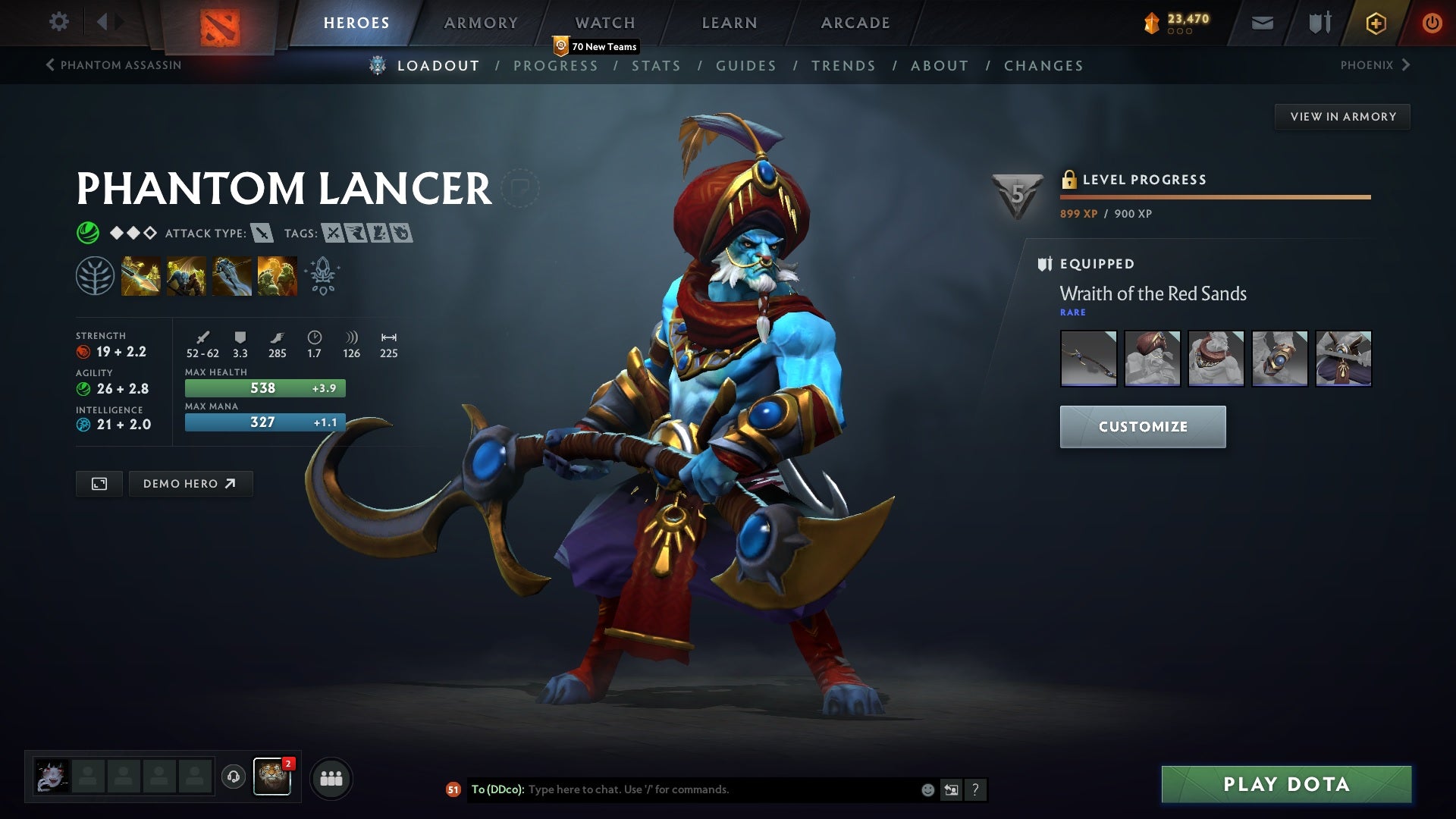Viewport: 1456px width, 819px height.
Task: Open the settings gear icon
Action: (59, 22)
